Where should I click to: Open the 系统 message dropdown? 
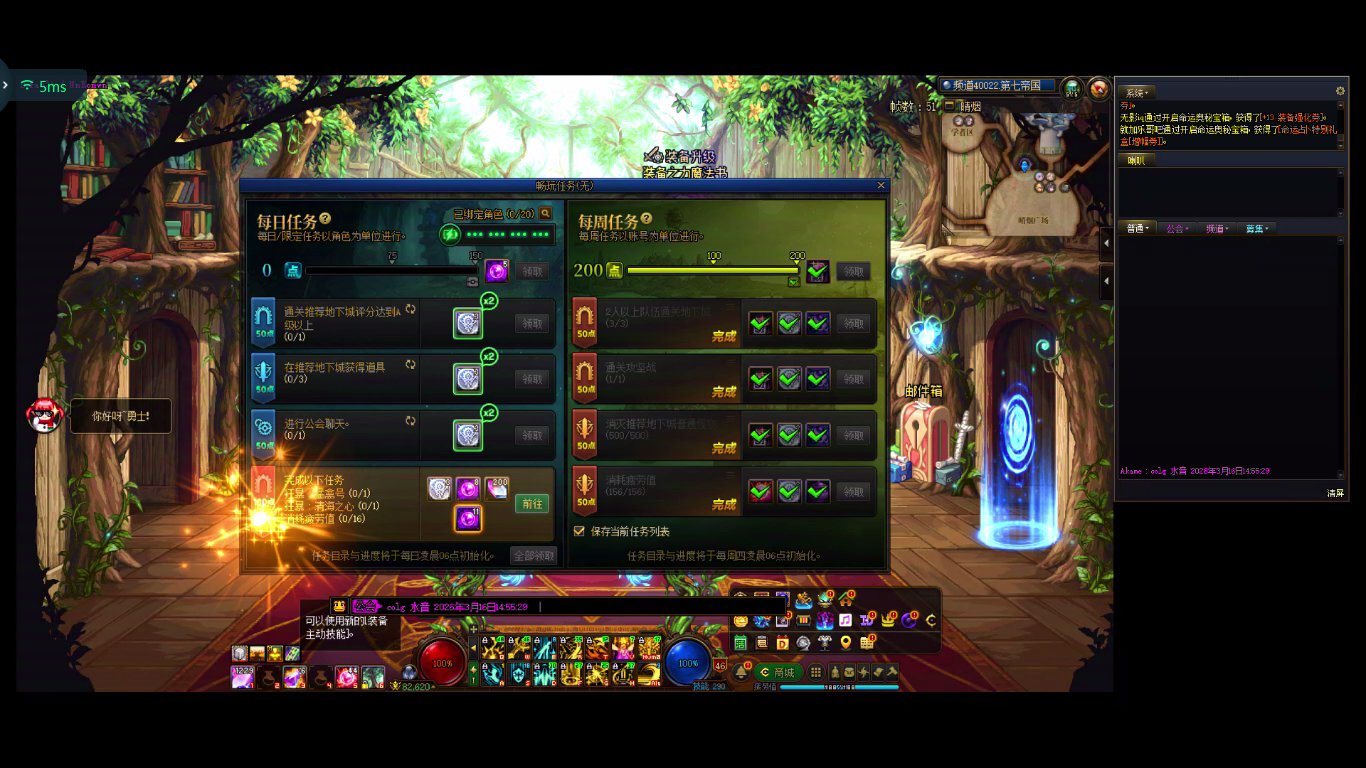[1135, 92]
